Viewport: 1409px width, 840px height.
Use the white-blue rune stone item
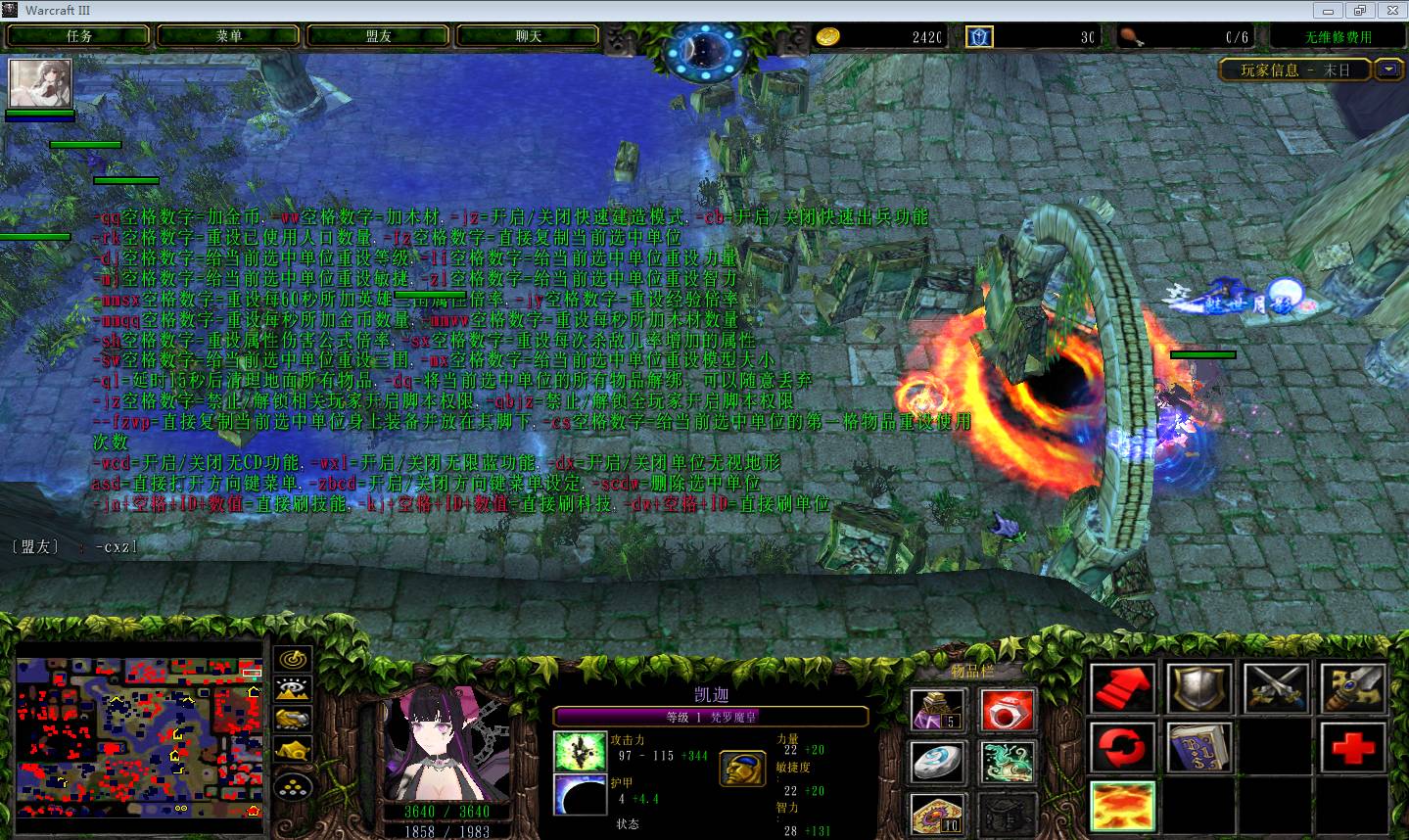(x=937, y=763)
